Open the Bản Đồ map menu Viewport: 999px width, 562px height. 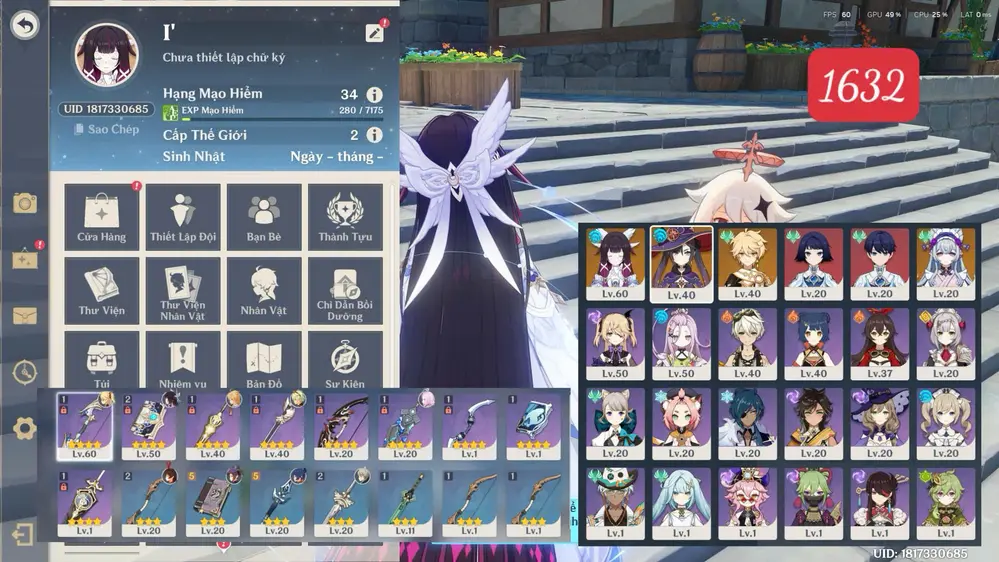click(x=264, y=360)
